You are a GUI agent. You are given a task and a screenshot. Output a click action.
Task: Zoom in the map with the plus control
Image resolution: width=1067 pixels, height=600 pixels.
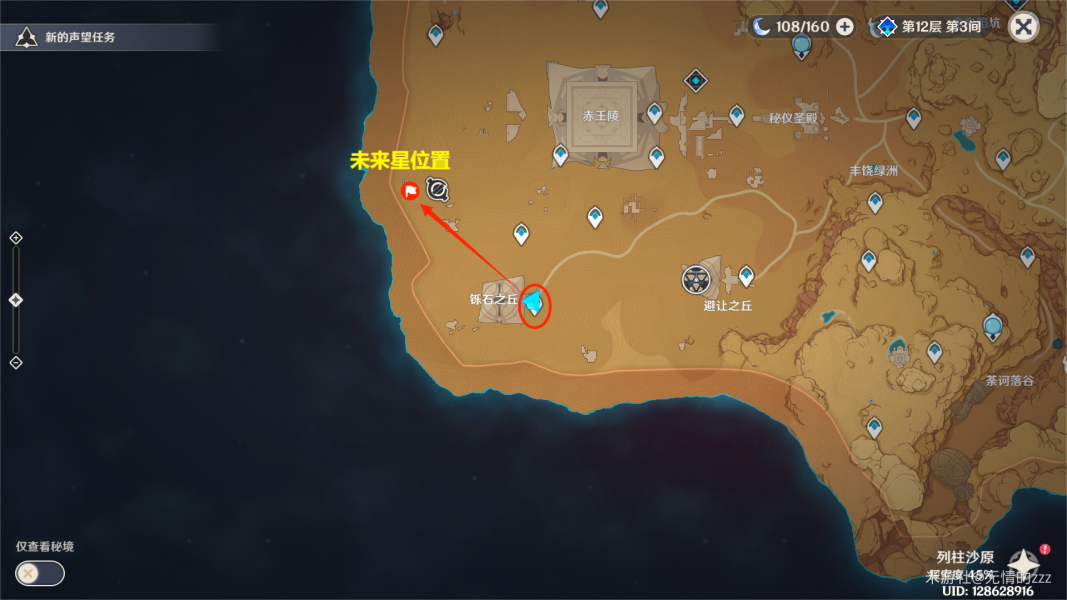(15, 238)
